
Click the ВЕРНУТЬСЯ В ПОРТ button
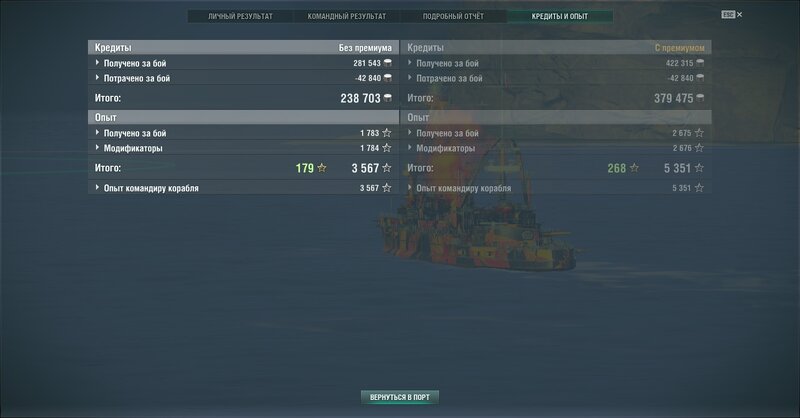(x=399, y=397)
